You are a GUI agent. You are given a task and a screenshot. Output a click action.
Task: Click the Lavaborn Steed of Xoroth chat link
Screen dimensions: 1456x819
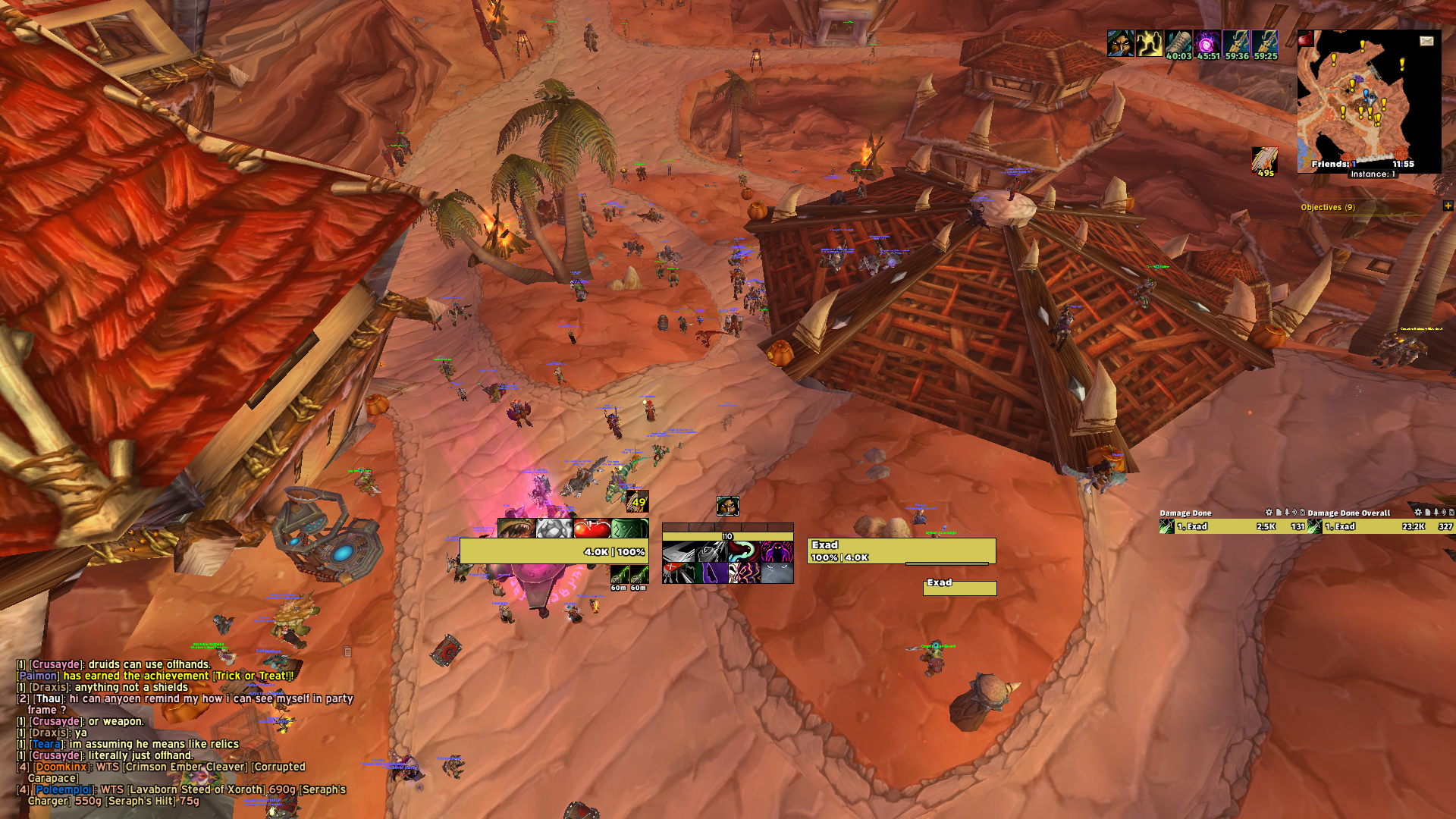pos(199,789)
